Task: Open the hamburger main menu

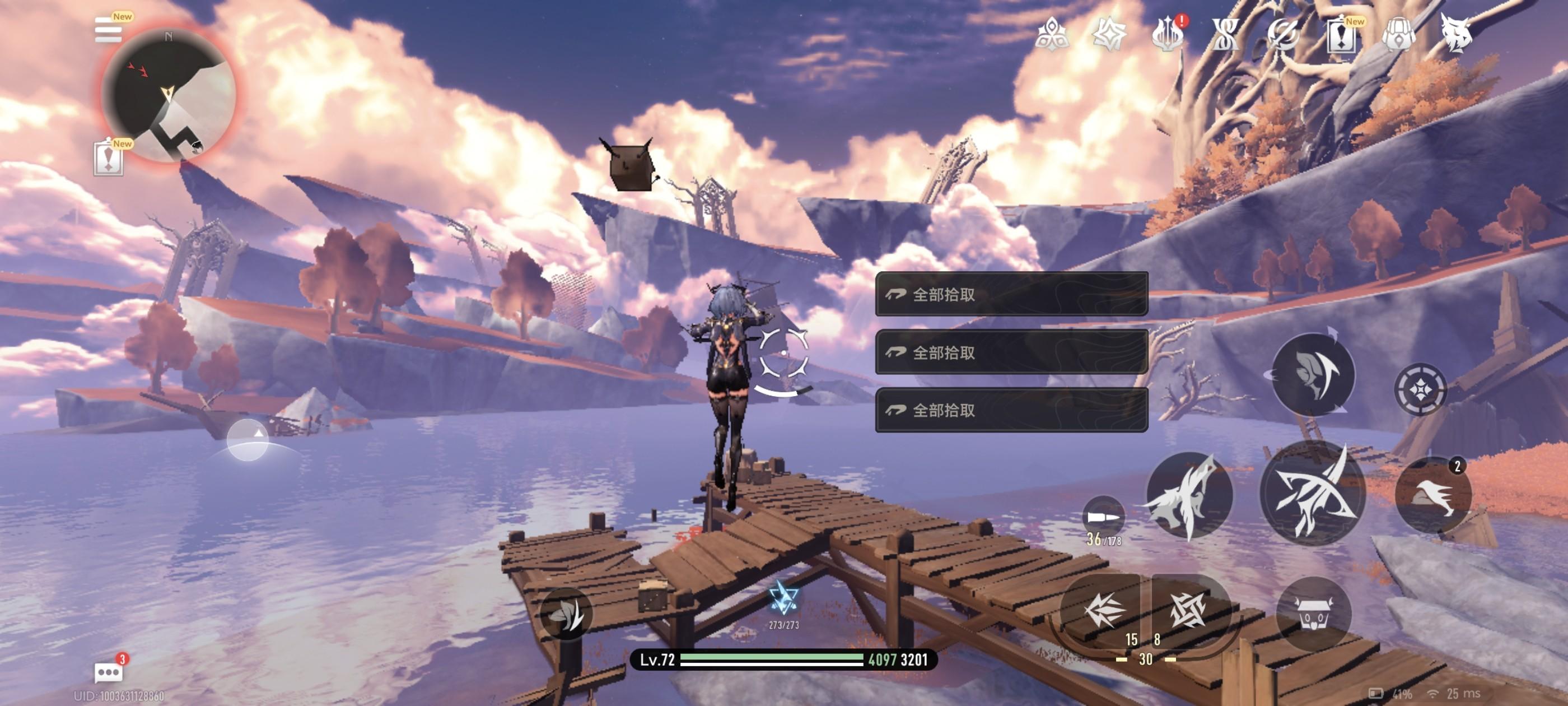Action: pos(108,30)
